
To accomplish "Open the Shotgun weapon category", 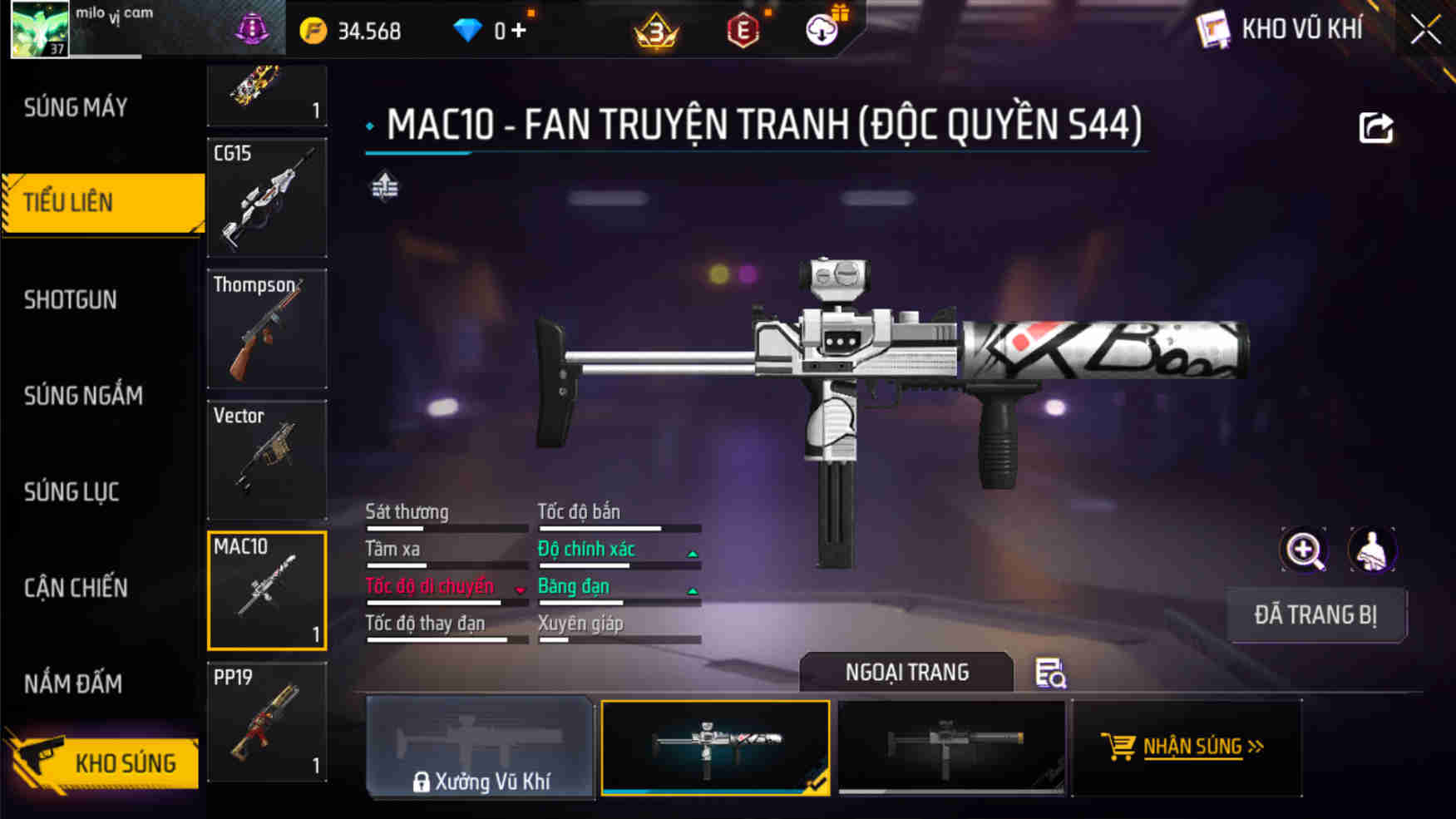I will [71, 300].
